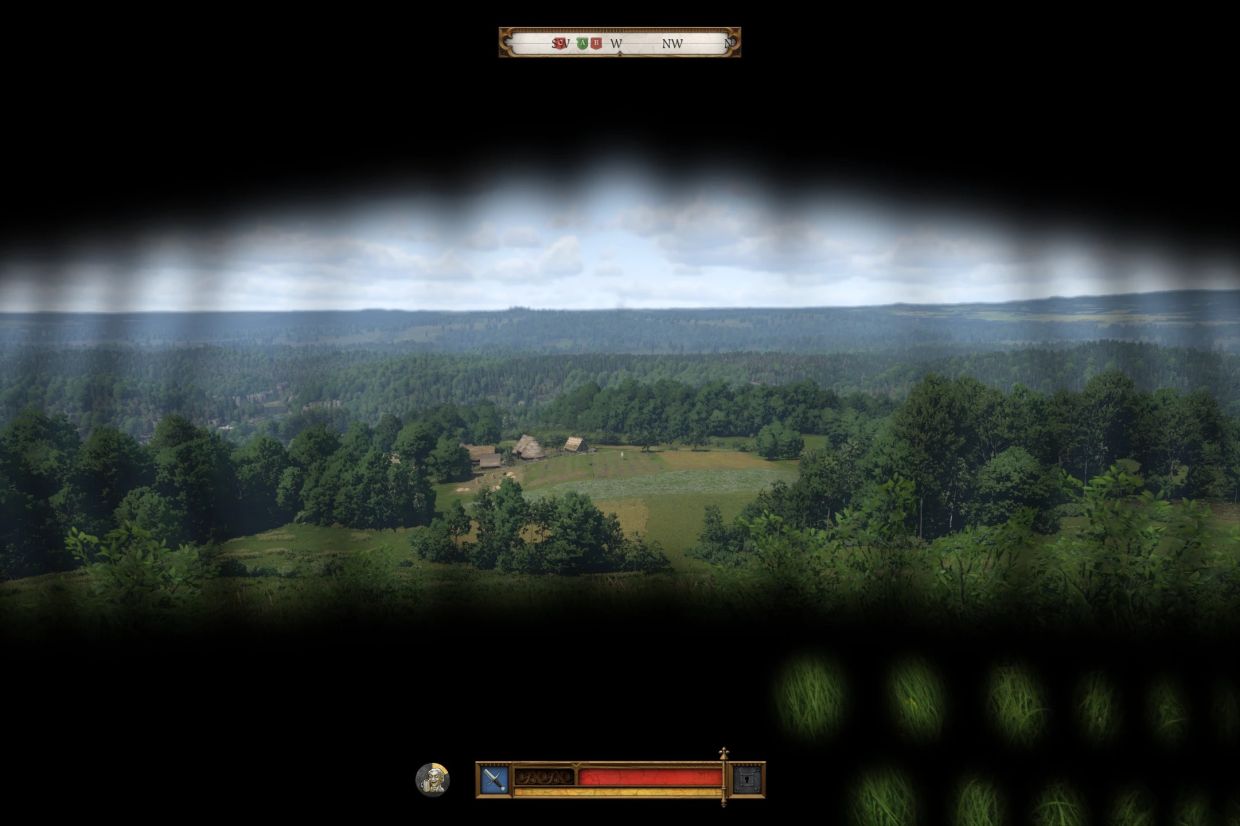
Task: Click the green quest marker A on compass
Action: click(x=582, y=43)
